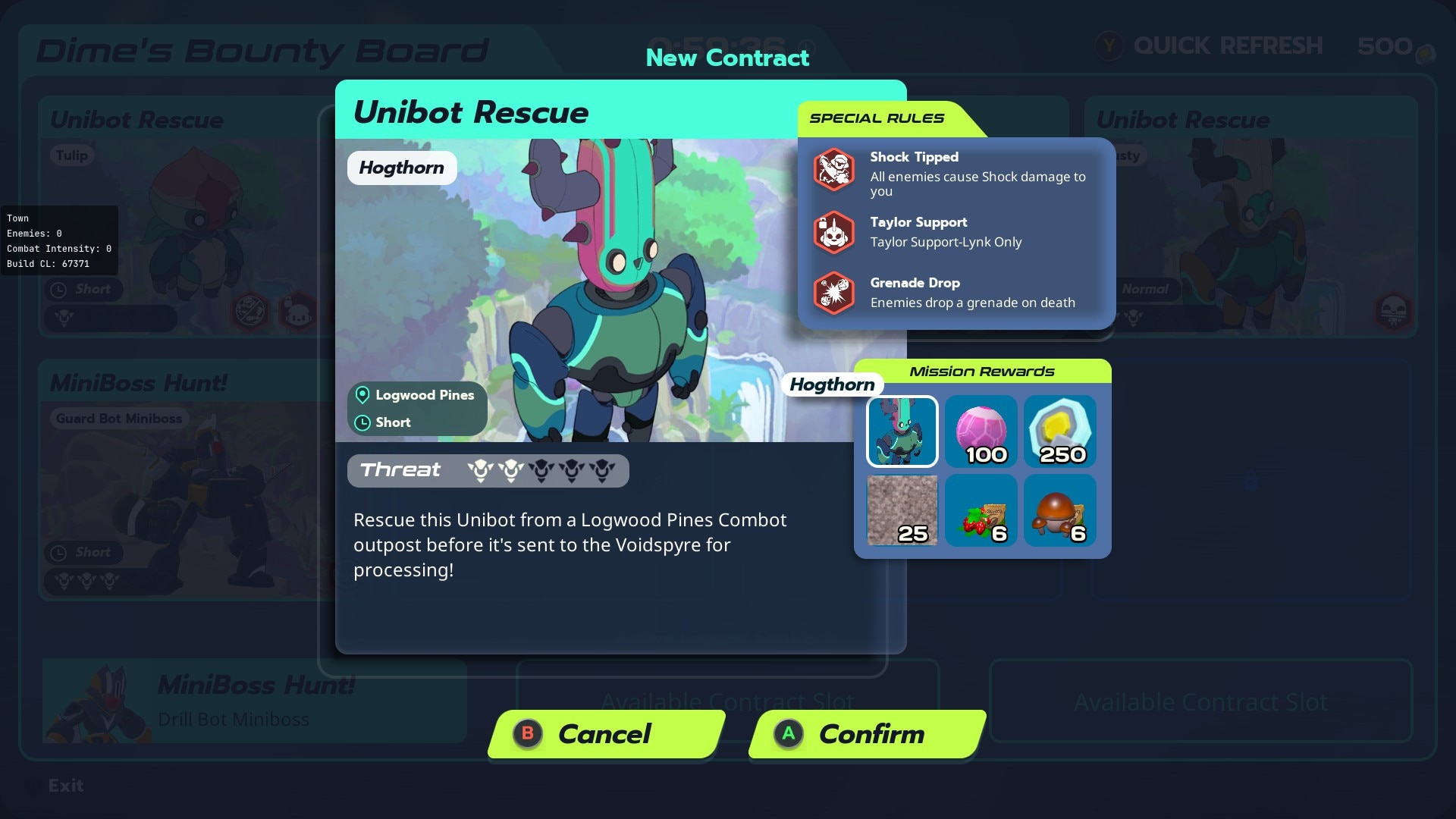The image size is (1456, 819).
Task: Select the gray gravel reward worth 25
Action: [x=902, y=510]
